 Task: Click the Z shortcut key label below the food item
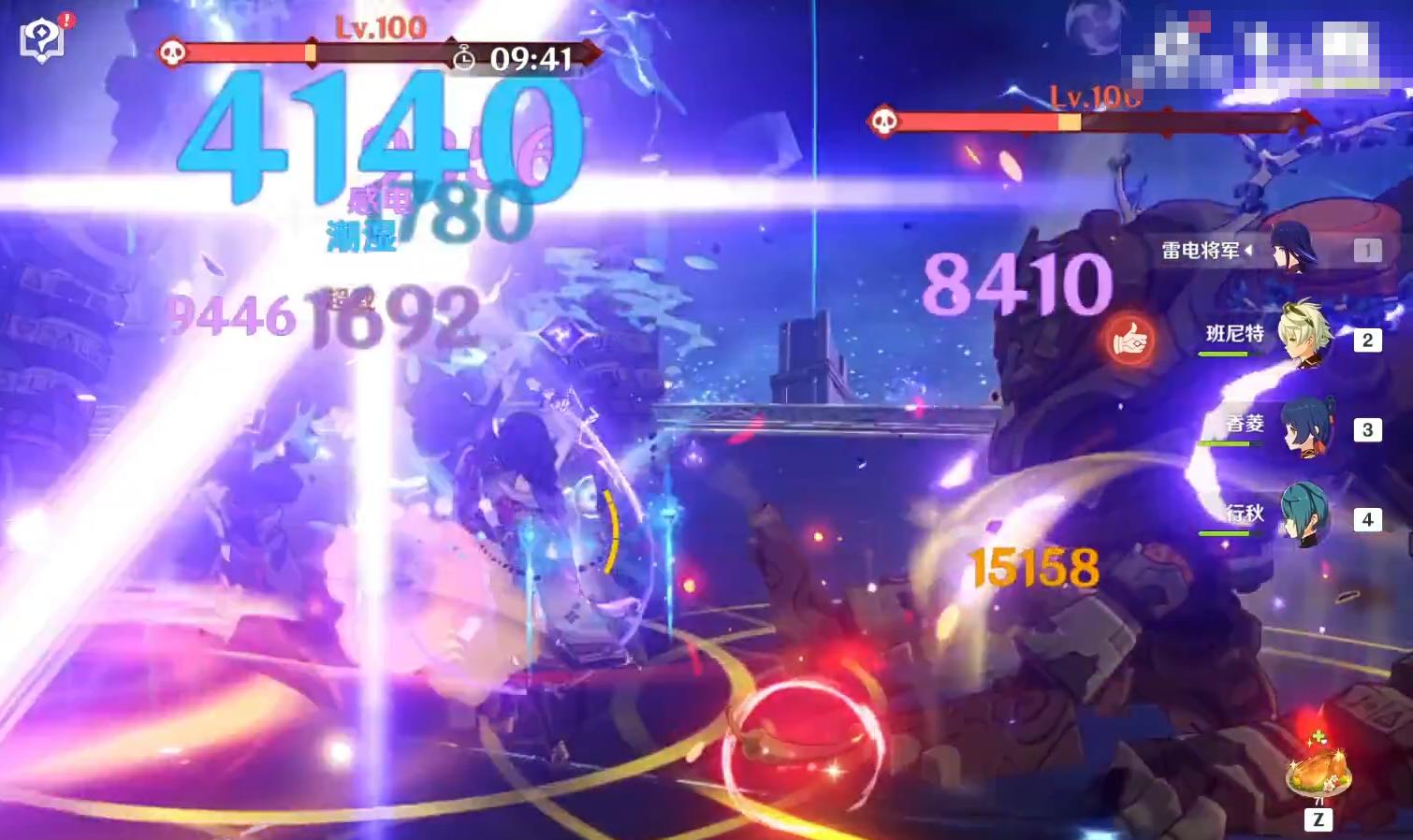tap(1317, 818)
